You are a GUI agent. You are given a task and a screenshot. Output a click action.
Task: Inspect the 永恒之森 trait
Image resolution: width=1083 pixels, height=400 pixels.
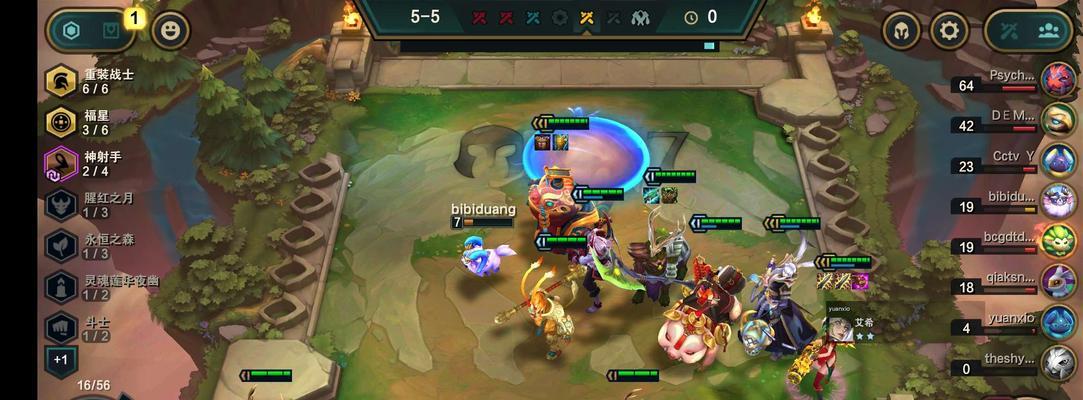62,246
